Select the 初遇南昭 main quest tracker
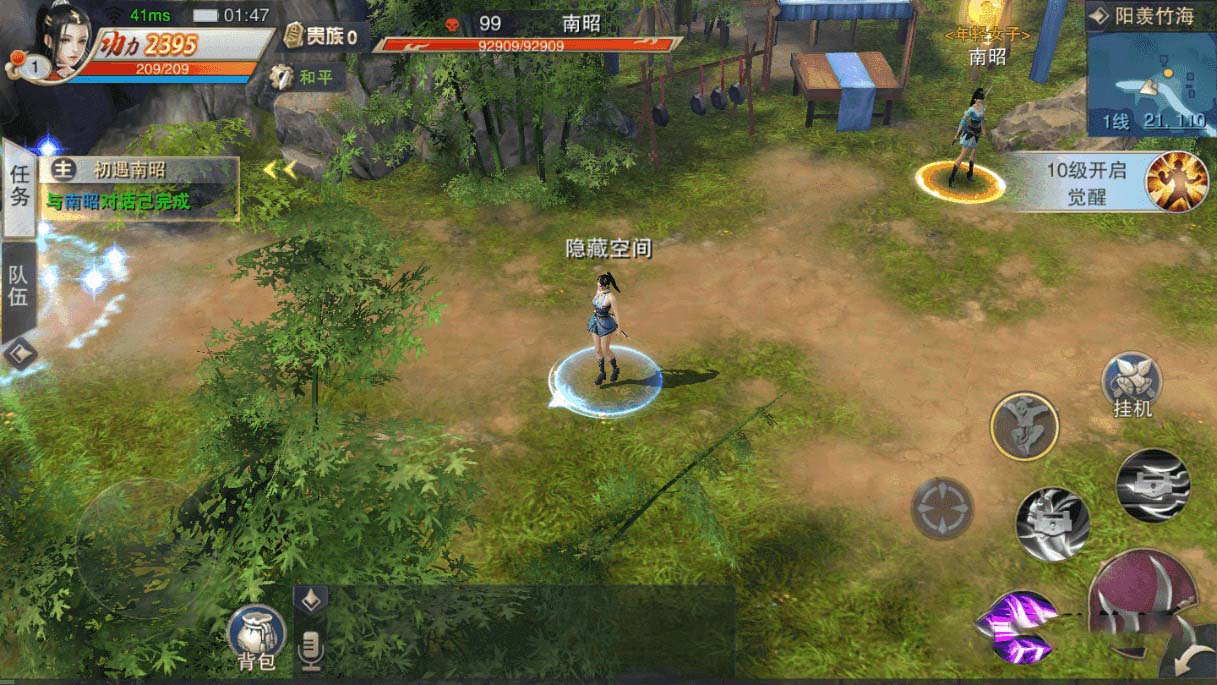This screenshot has height=685, width=1217. point(139,186)
